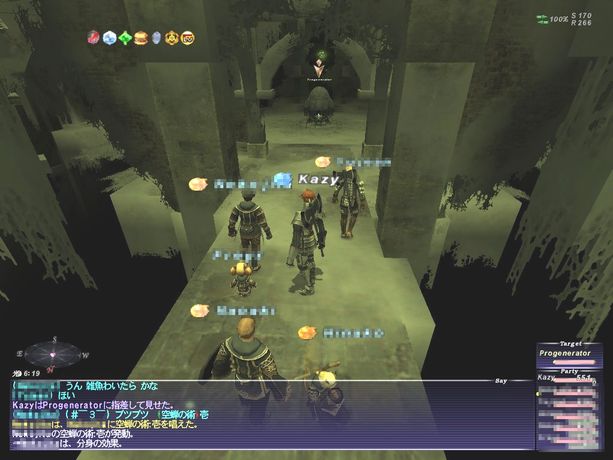Click the green diamond status icon

click(x=125, y=38)
